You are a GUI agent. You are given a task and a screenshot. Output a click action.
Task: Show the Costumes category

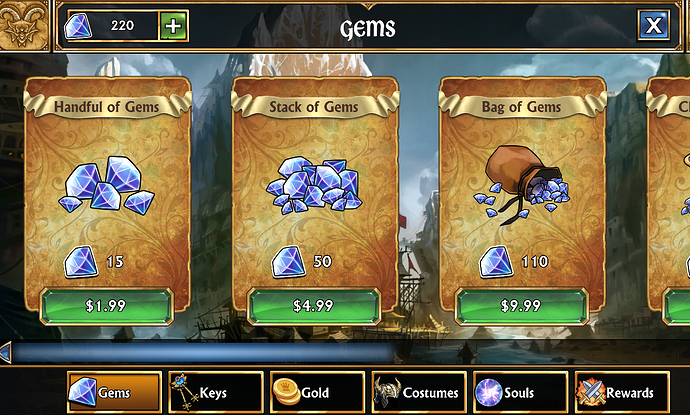tap(417, 393)
